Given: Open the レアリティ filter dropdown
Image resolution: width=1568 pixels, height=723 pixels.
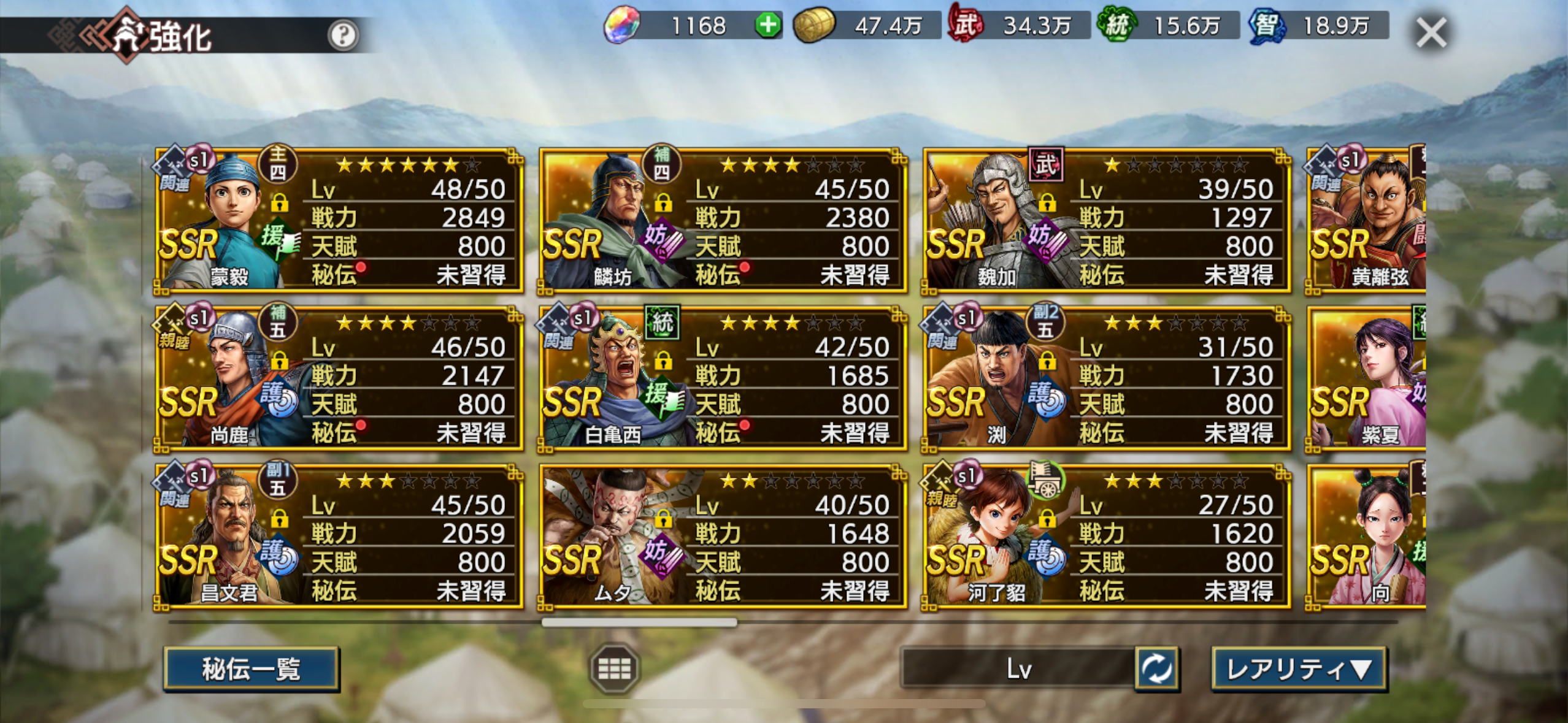Looking at the screenshot, I should coord(1299,669).
